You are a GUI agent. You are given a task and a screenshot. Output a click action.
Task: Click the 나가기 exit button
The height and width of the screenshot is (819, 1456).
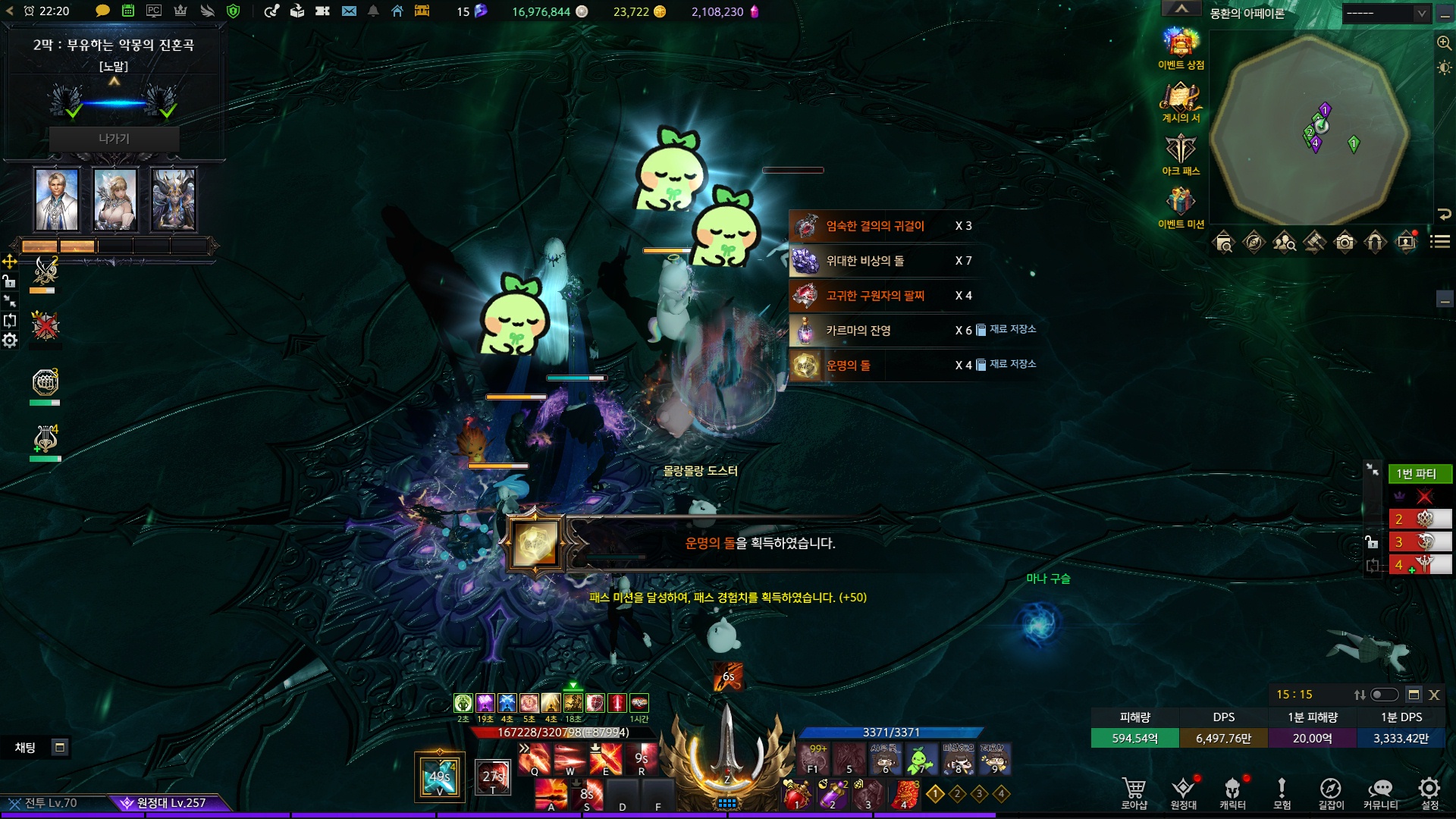[x=114, y=139]
